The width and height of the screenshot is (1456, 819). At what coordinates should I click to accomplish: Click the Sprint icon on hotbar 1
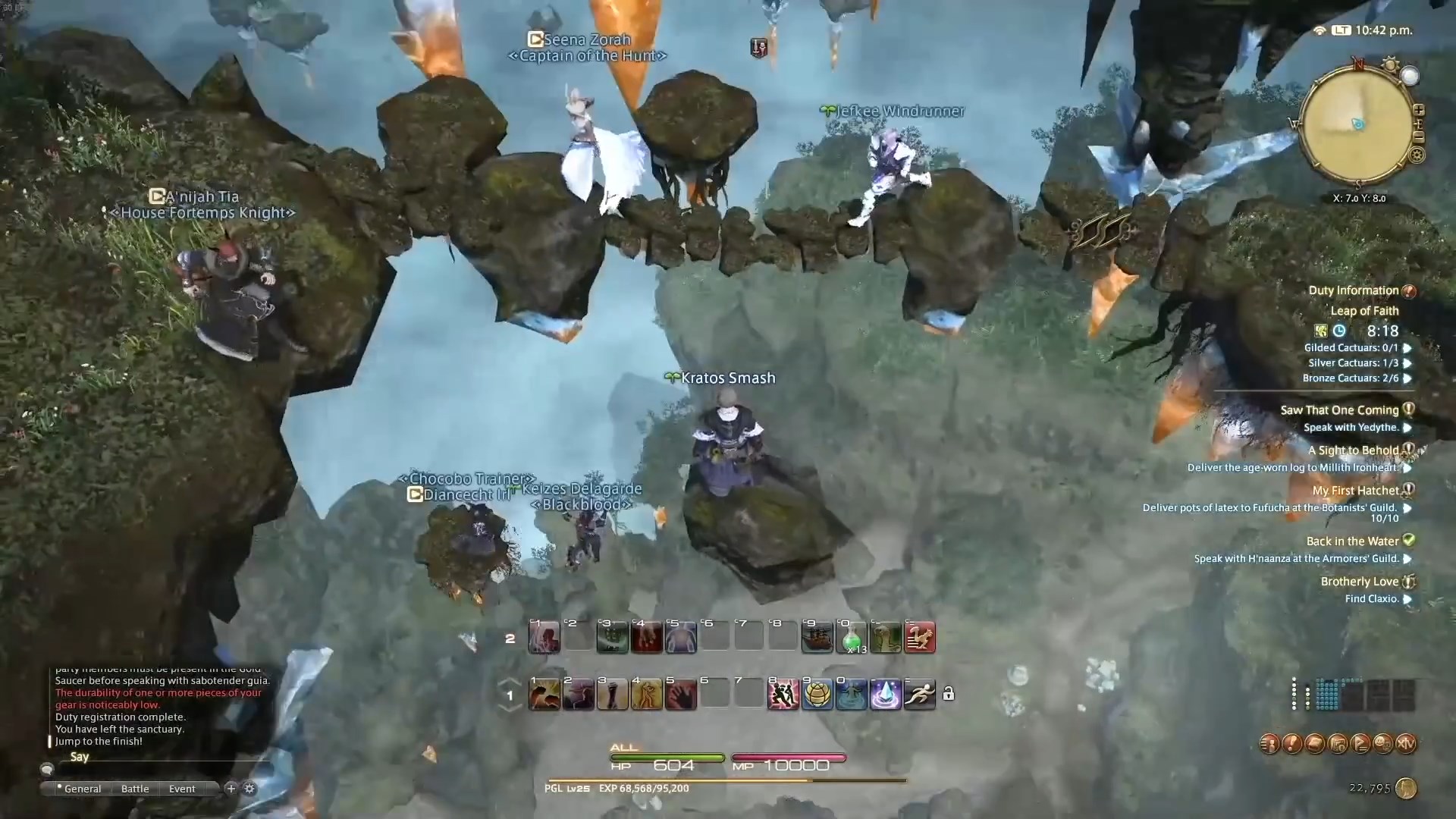click(918, 694)
